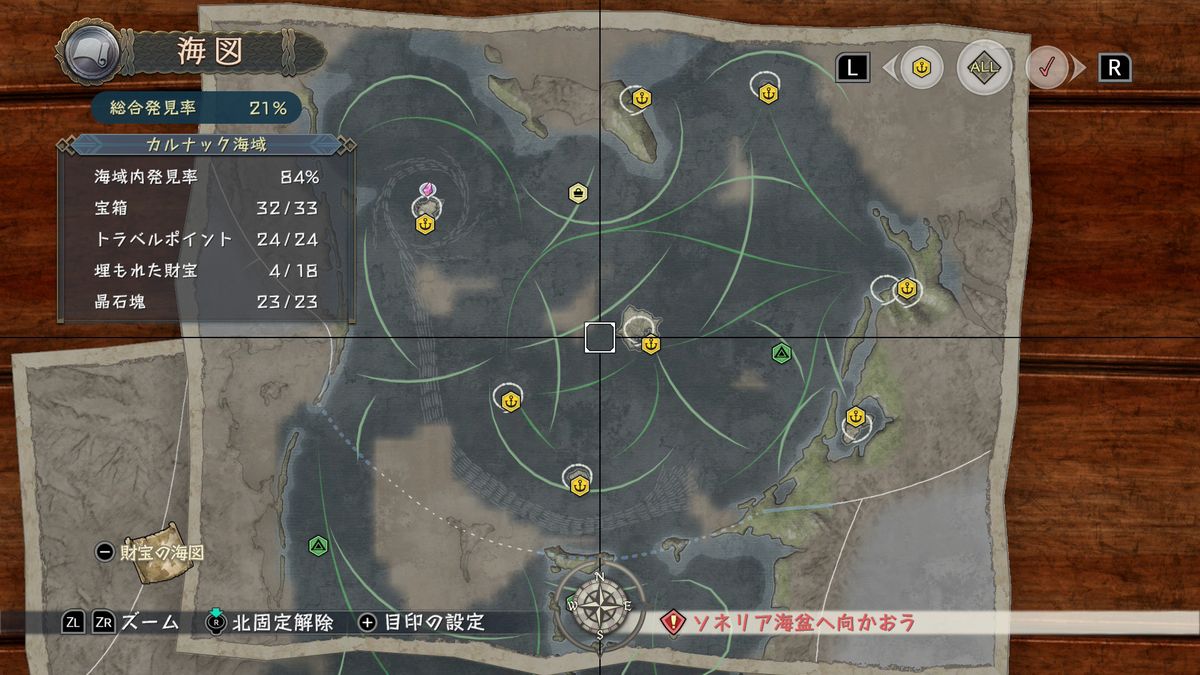The height and width of the screenshot is (675, 1200).
Task: Select the anchor marker beneath the pink crystal
Action: click(425, 224)
